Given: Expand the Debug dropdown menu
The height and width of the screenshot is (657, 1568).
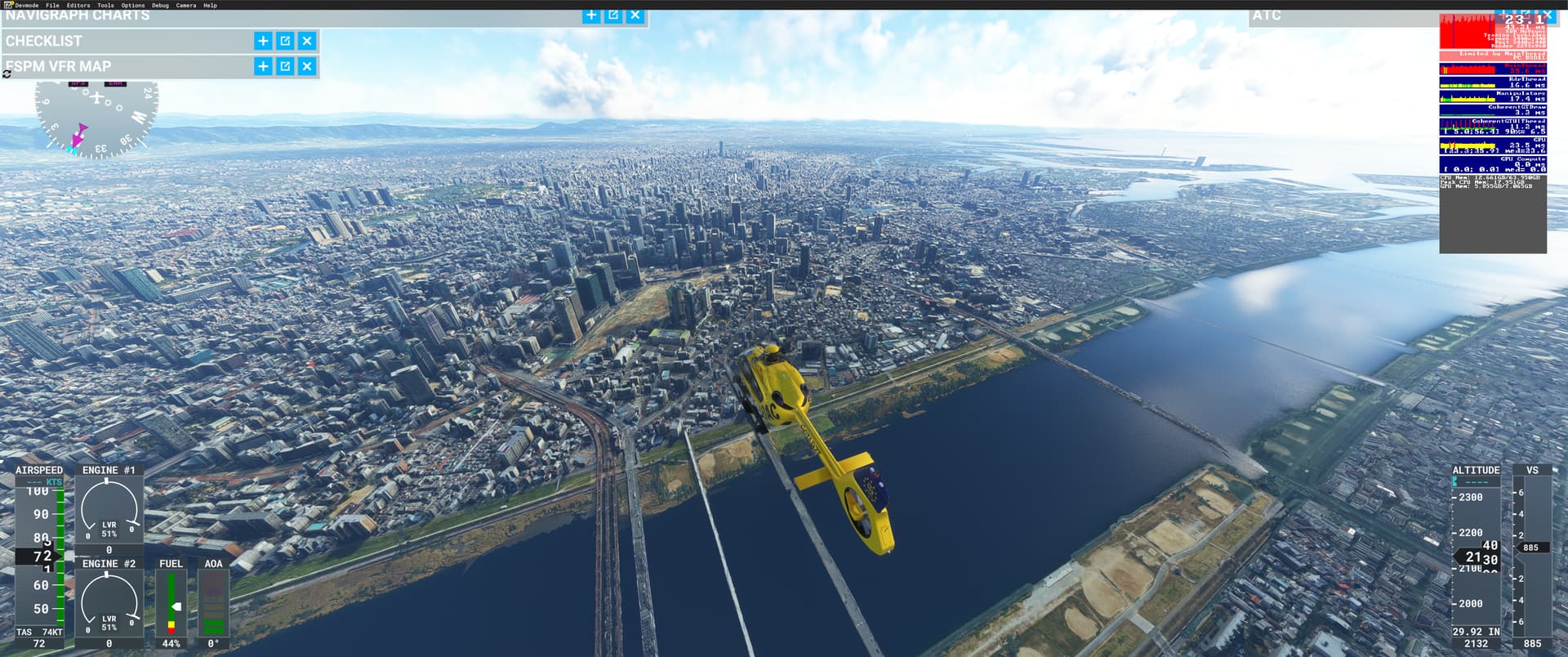Looking at the screenshot, I should click(x=160, y=5).
